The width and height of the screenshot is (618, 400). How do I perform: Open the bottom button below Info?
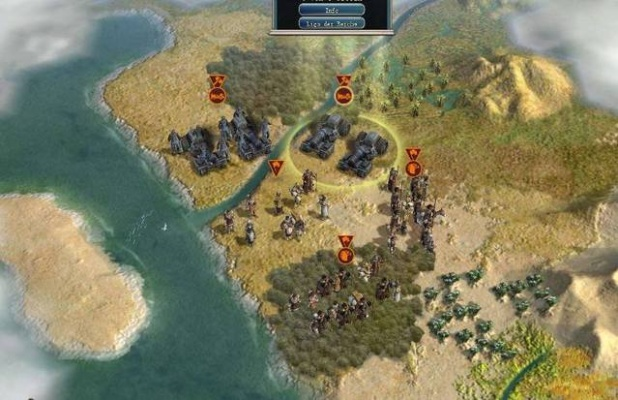[x=332, y=22]
